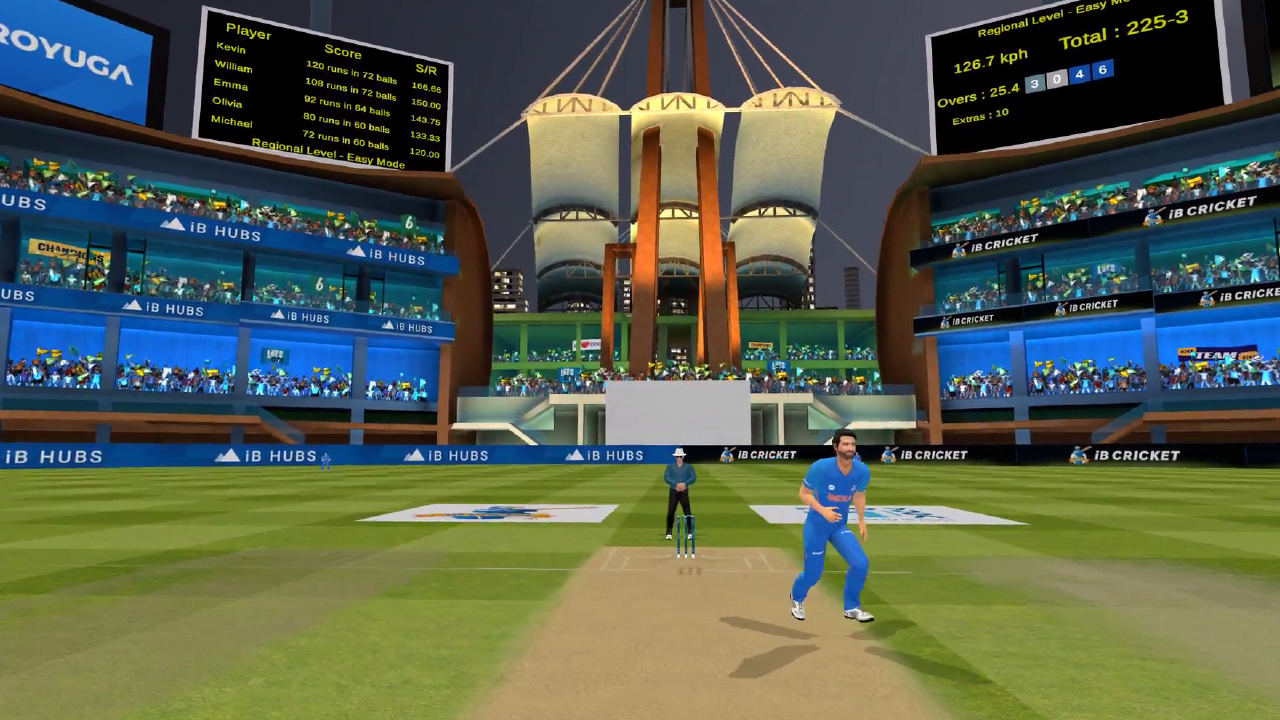Screen dimensions: 1280x720
Task: Expand the S/R column on the scoreboard
Action: click(x=427, y=70)
